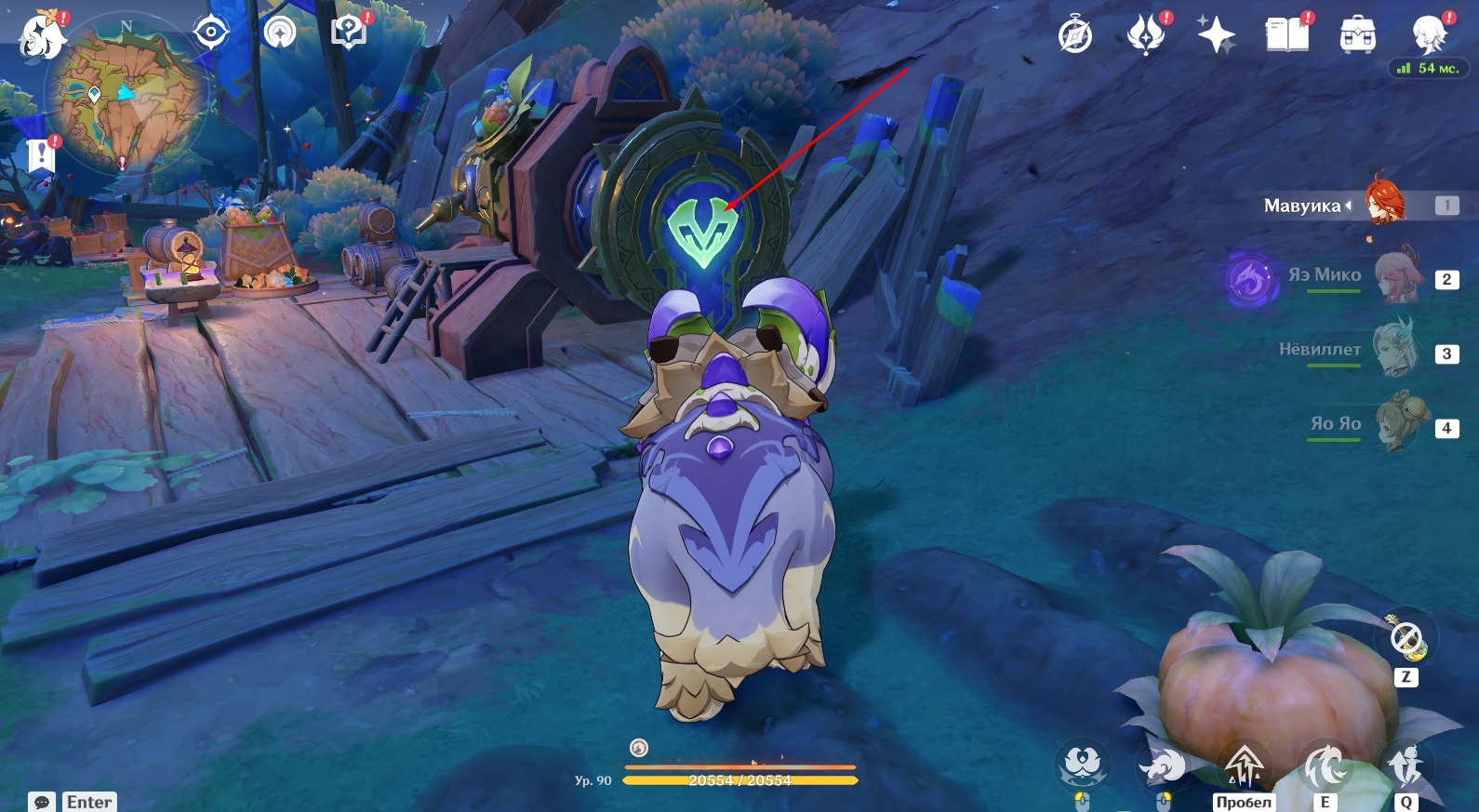Viewport: 1479px width, 812px height.
Task: Open the wish star icon
Action: pyautogui.click(x=1216, y=35)
